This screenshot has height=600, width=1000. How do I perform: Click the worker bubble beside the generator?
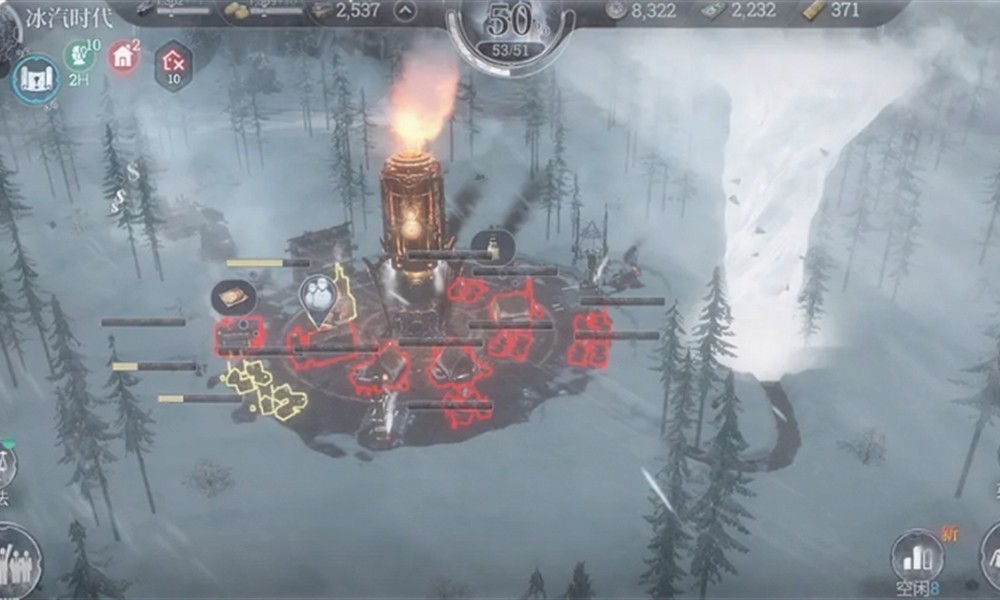492,246
